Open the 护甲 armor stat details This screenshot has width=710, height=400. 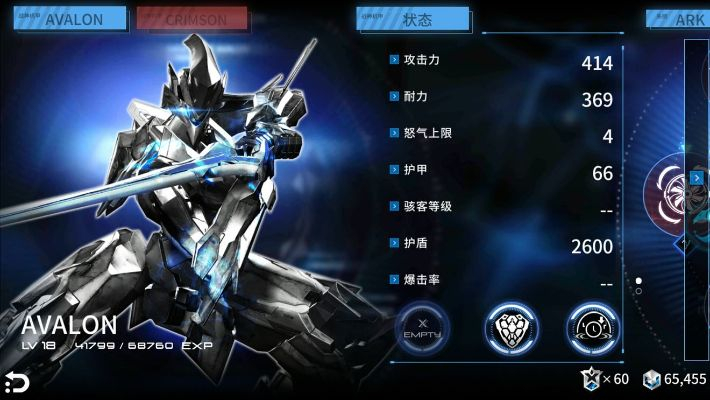[x=395, y=171]
